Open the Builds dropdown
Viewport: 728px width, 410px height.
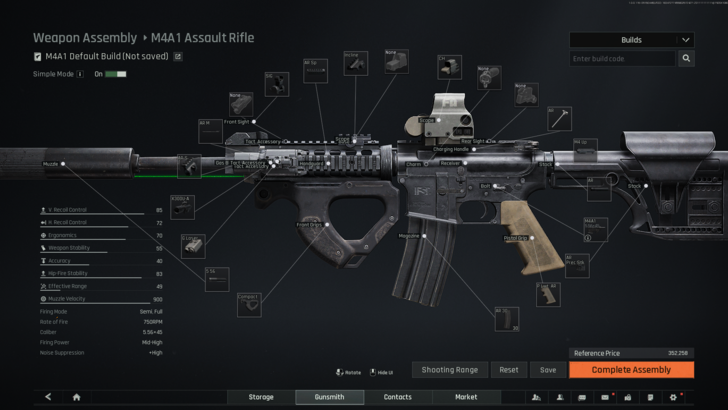tap(632, 40)
